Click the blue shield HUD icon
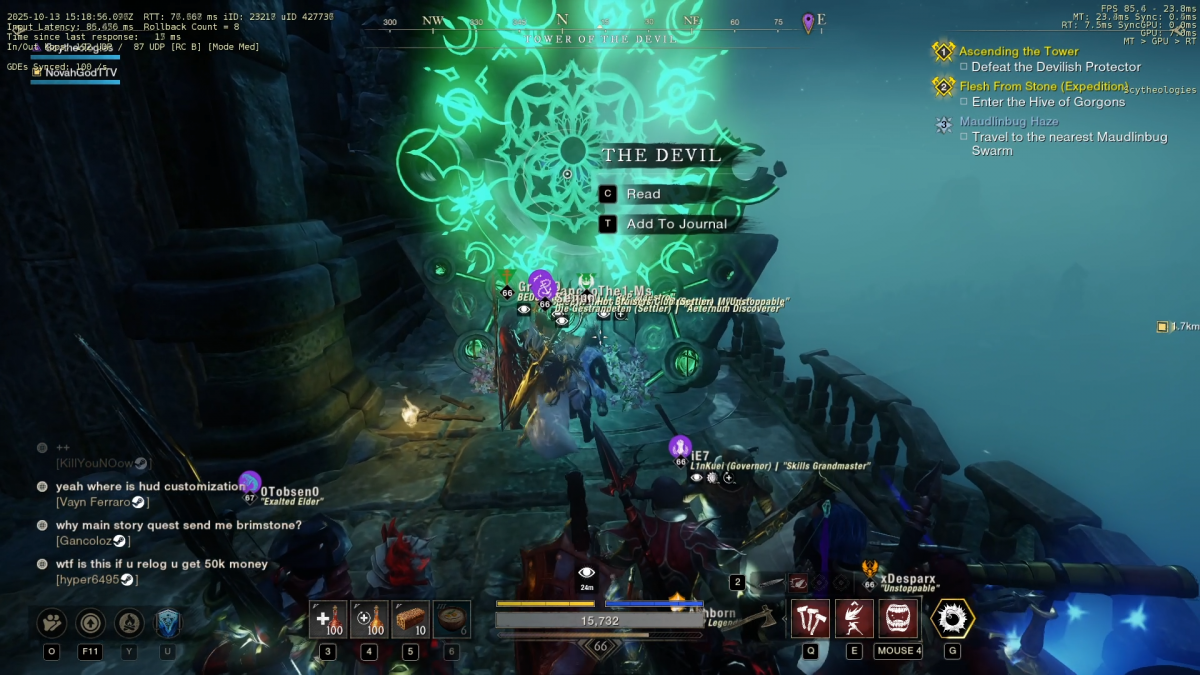Image resolution: width=1200 pixels, height=675 pixels. pos(168,623)
